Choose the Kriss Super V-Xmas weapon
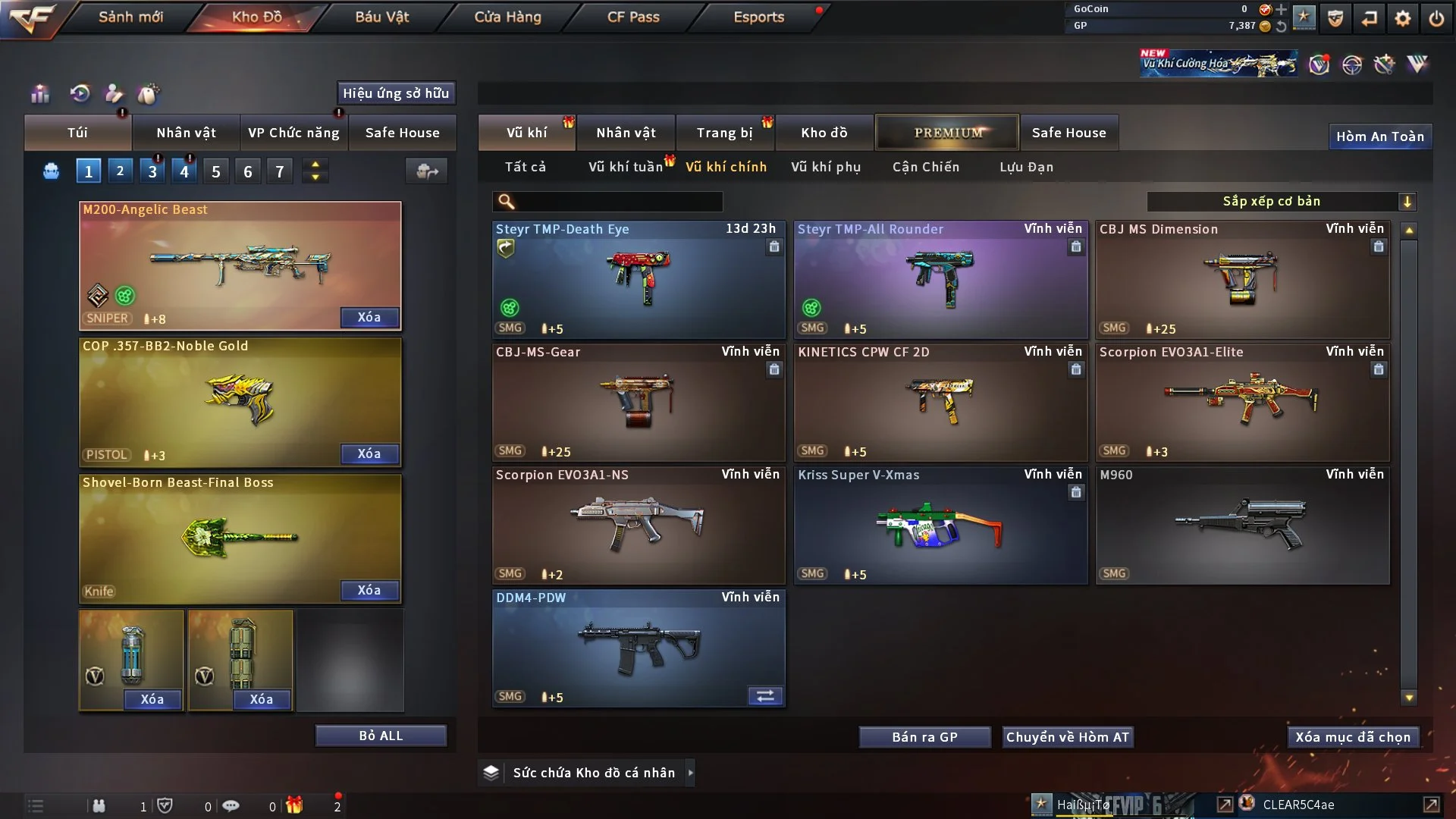Image resolution: width=1456 pixels, height=819 pixels. coord(940,525)
